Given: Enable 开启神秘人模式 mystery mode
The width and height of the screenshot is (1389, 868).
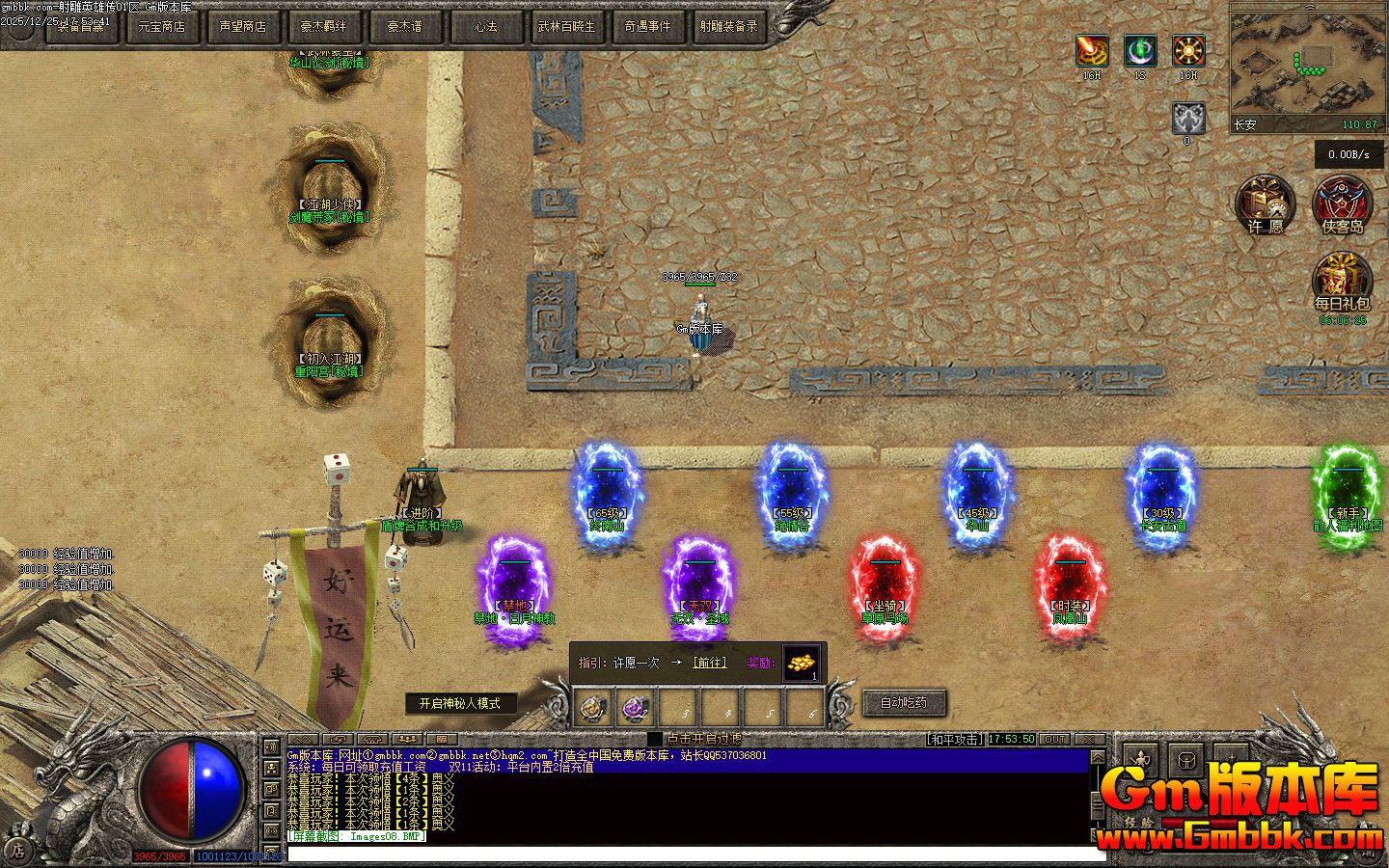Looking at the screenshot, I should [x=460, y=703].
